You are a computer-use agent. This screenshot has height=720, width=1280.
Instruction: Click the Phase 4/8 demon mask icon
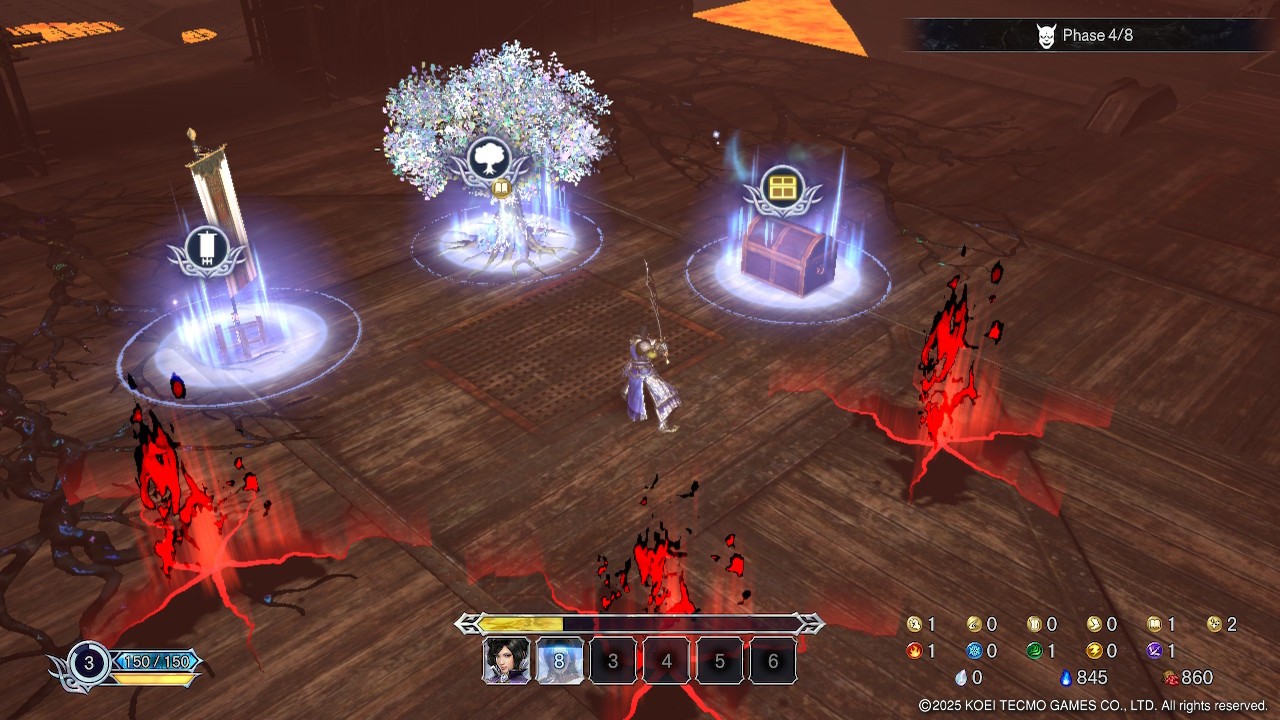coord(1046,36)
